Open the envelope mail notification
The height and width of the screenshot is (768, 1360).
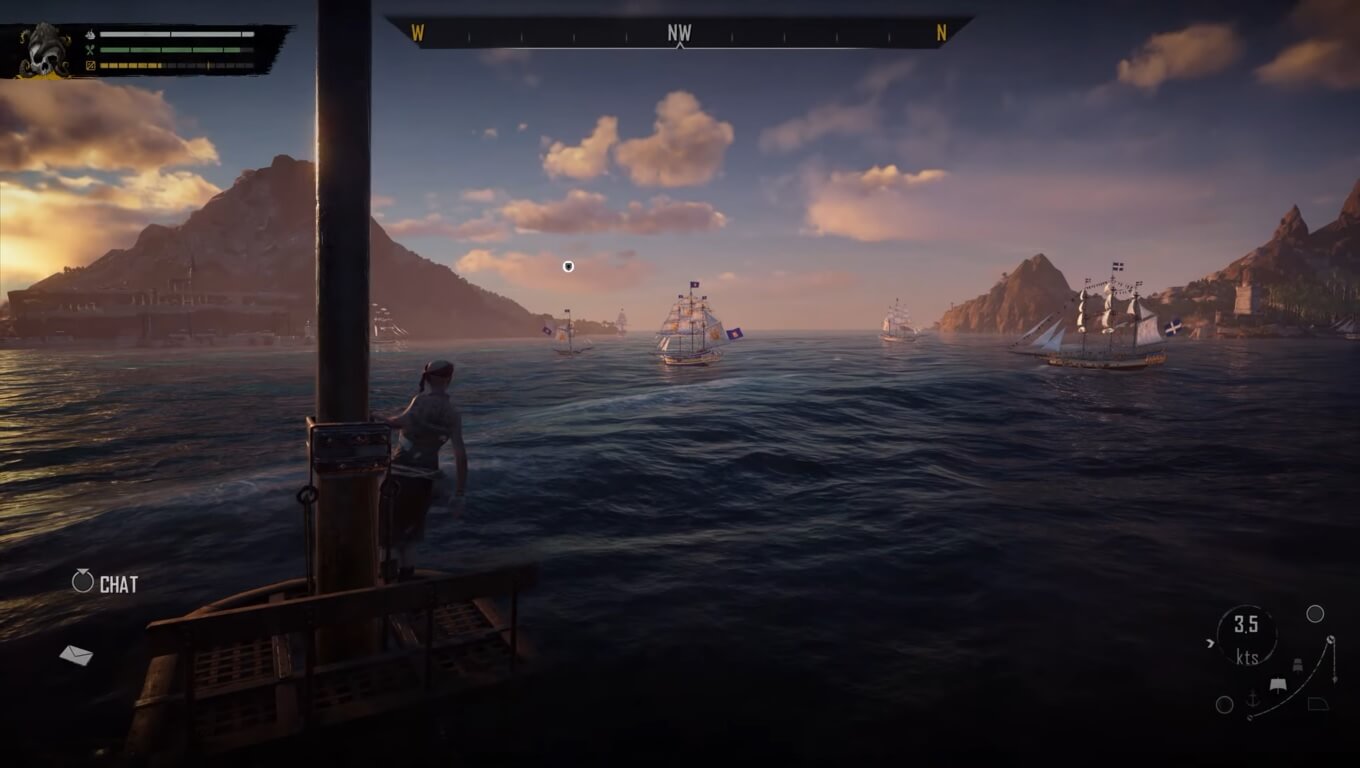click(76, 655)
